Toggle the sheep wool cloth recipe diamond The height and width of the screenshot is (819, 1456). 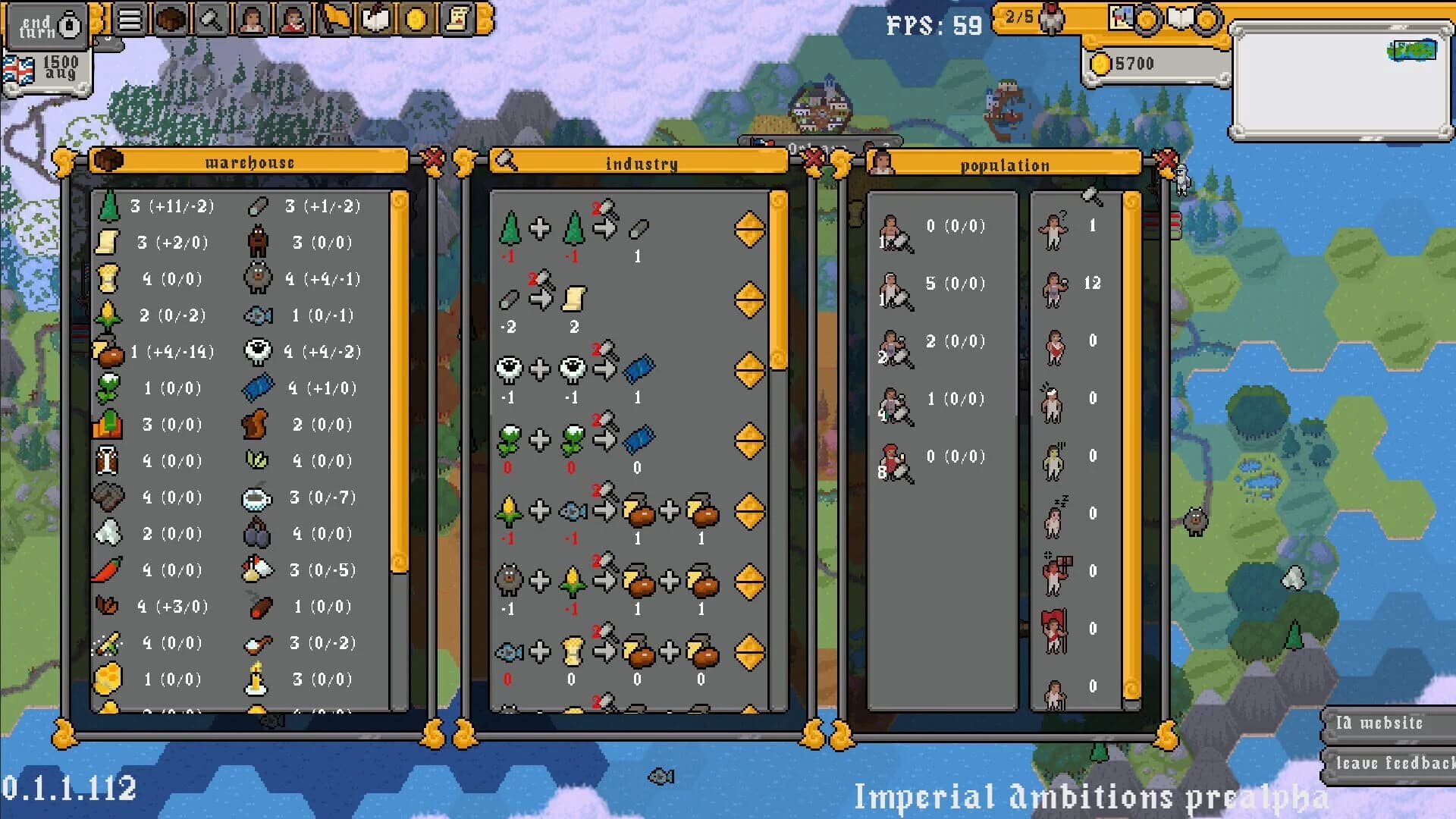pyautogui.click(x=749, y=369)
